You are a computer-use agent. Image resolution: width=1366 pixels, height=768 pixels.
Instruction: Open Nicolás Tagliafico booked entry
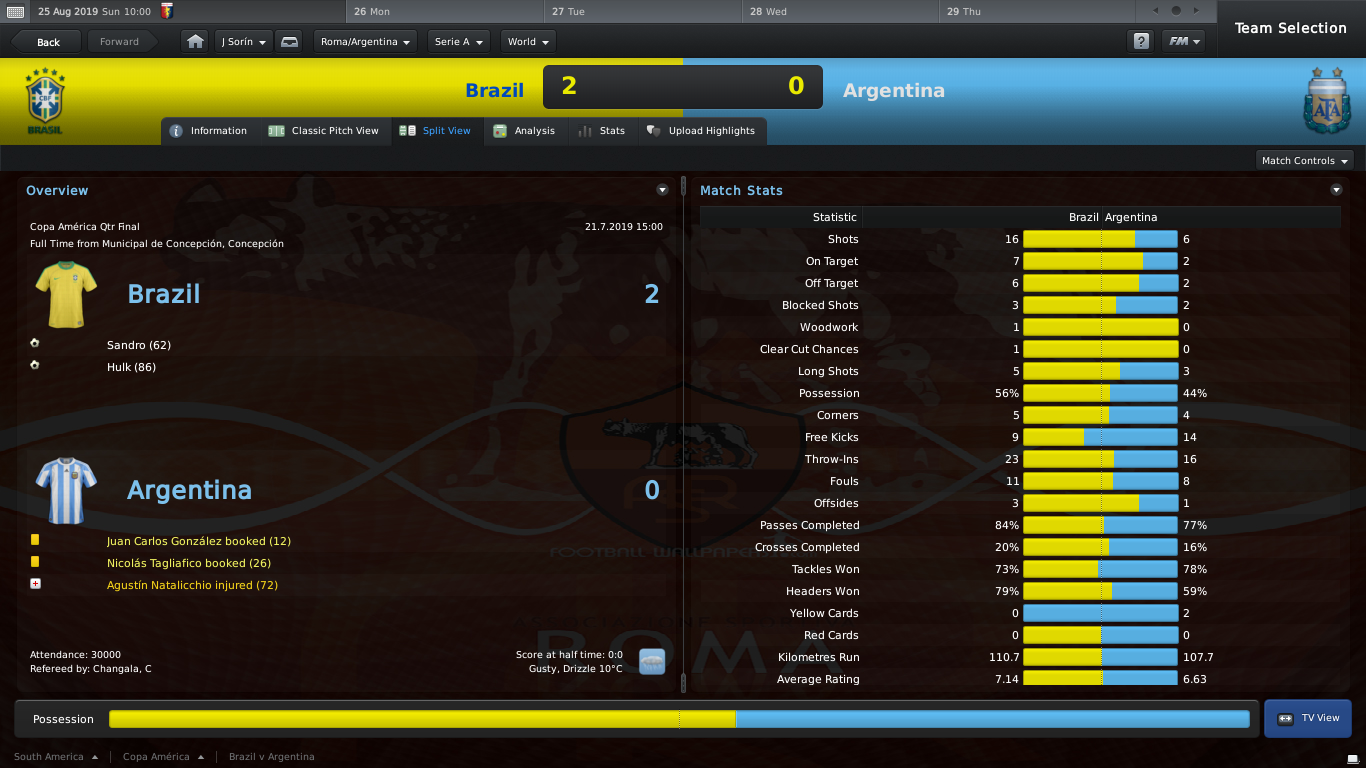(188, 563)
